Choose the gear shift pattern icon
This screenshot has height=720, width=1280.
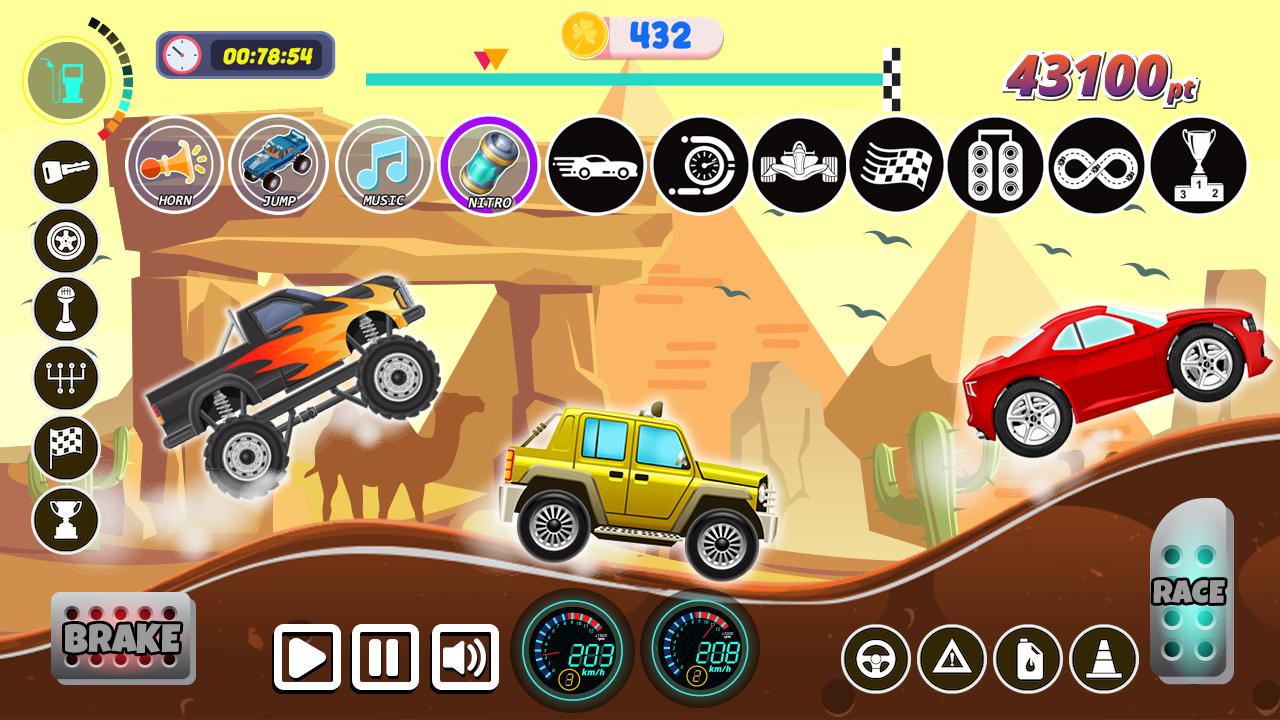click(x=66, y=380)
